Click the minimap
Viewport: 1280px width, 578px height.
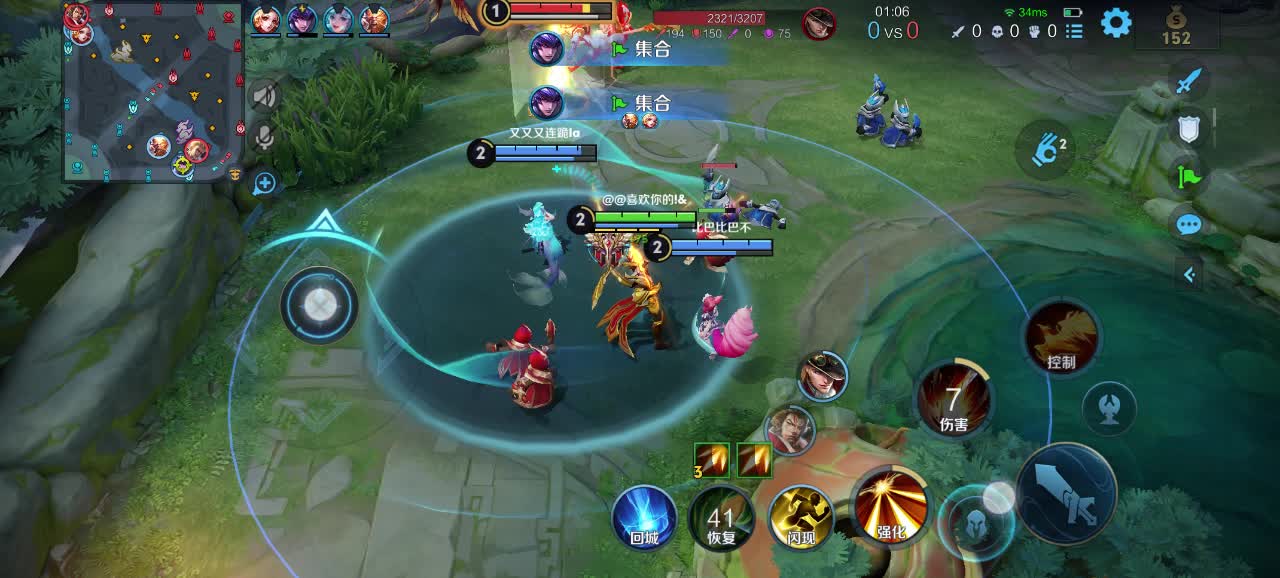(153, 92)
